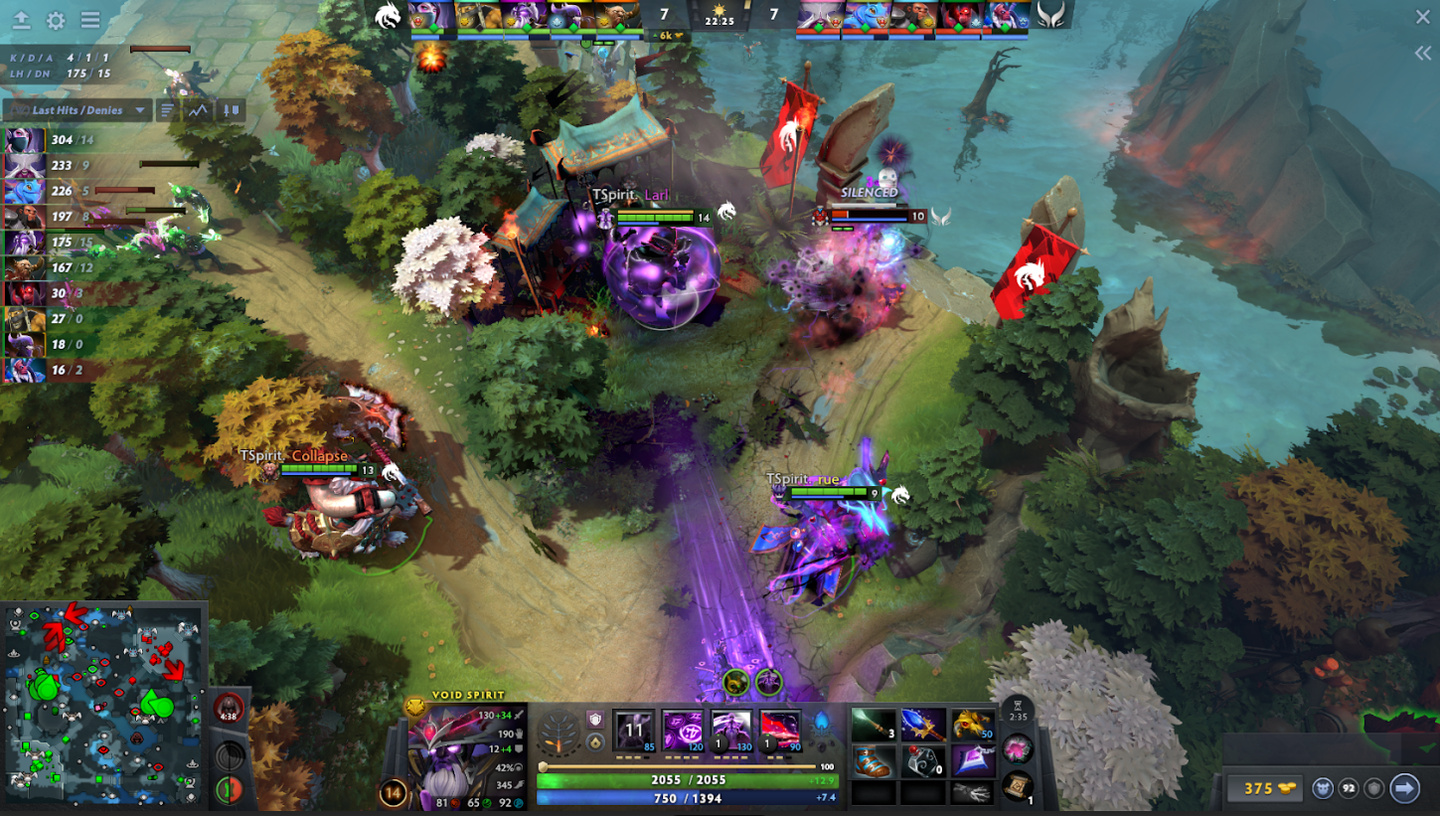Click the minimap
The height and width of the screenshot is (816, 1440).
point(104,704)
